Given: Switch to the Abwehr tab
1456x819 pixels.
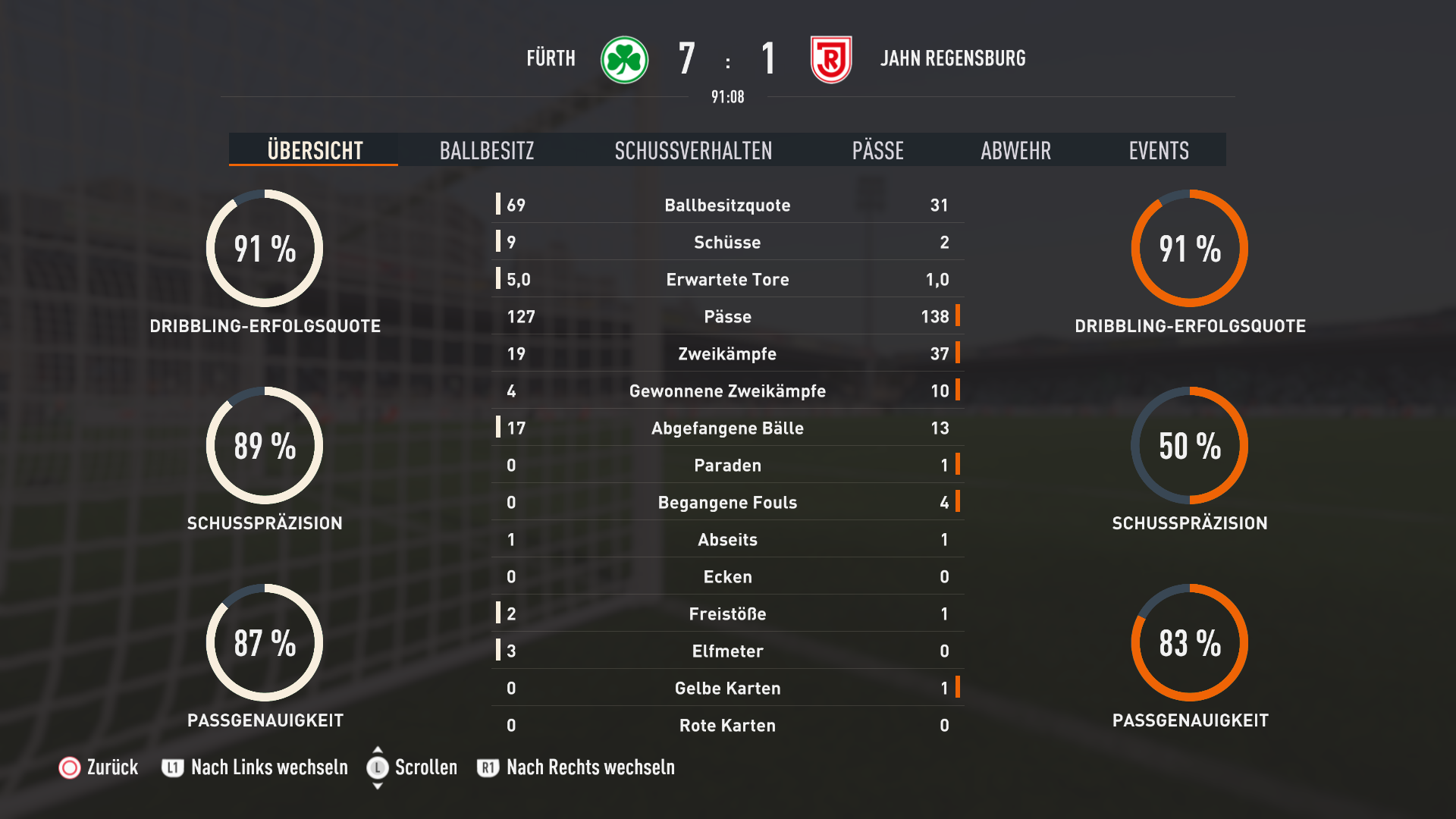Looking at the screenshot, I should click(1015, 150).
